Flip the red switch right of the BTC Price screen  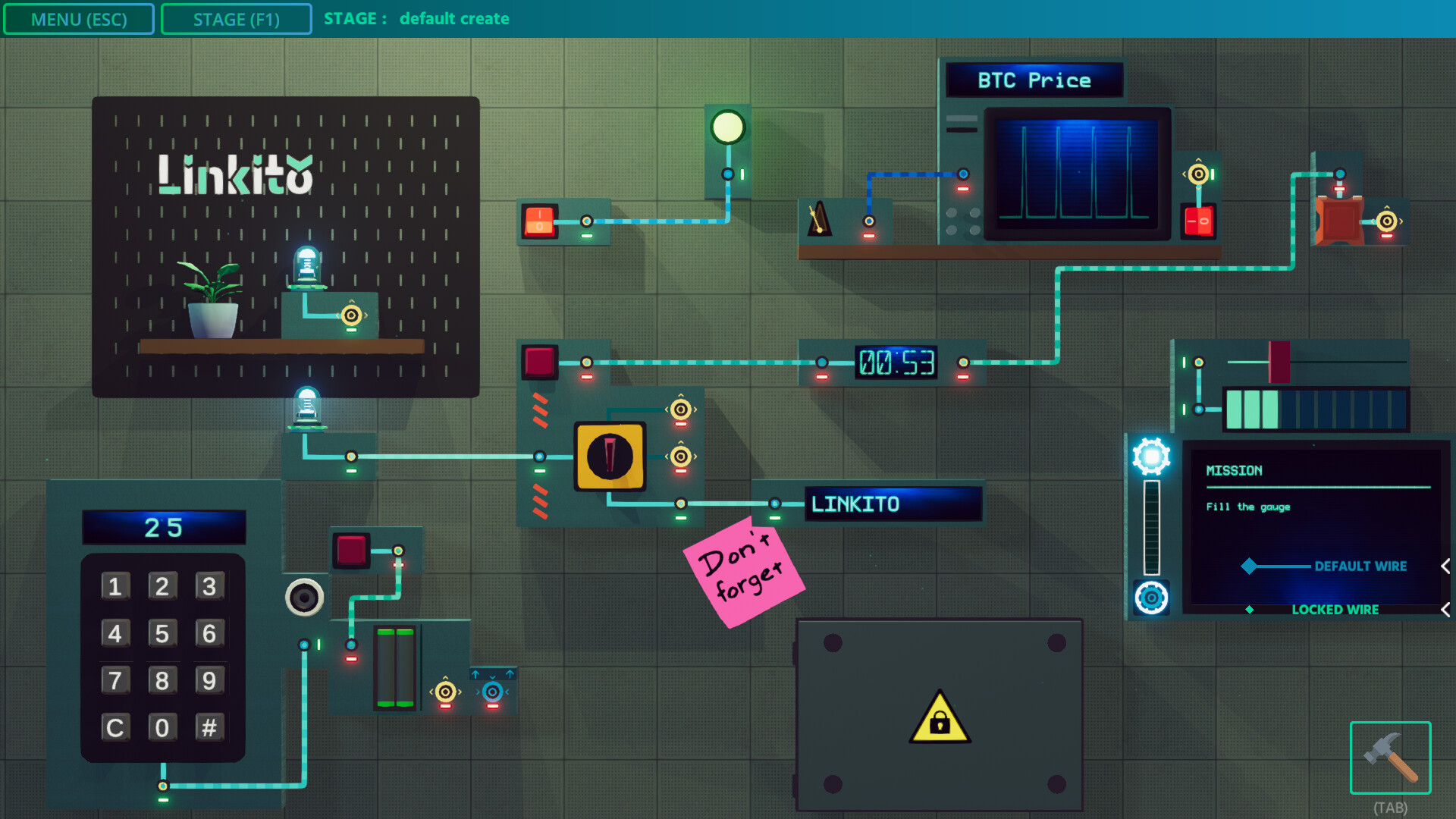(1197, 221)
